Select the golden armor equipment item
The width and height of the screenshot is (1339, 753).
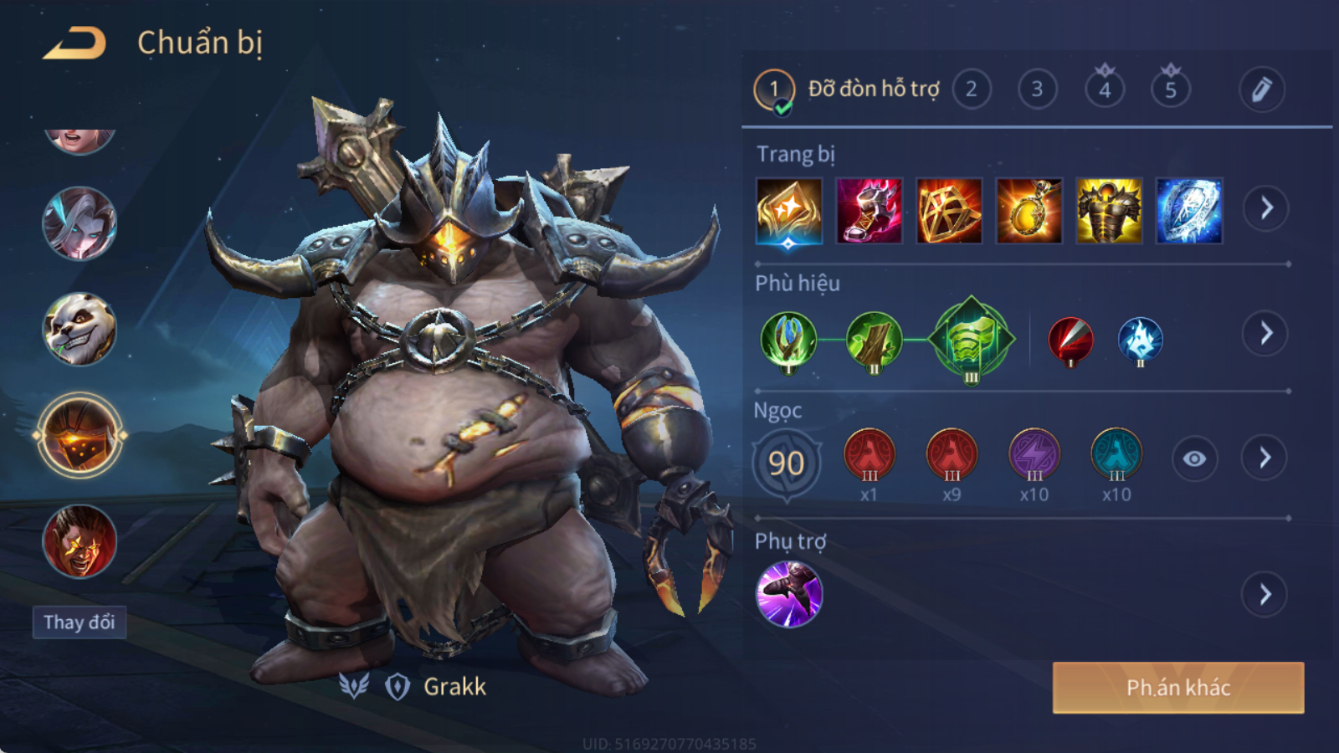click(x=1108, y=211)
